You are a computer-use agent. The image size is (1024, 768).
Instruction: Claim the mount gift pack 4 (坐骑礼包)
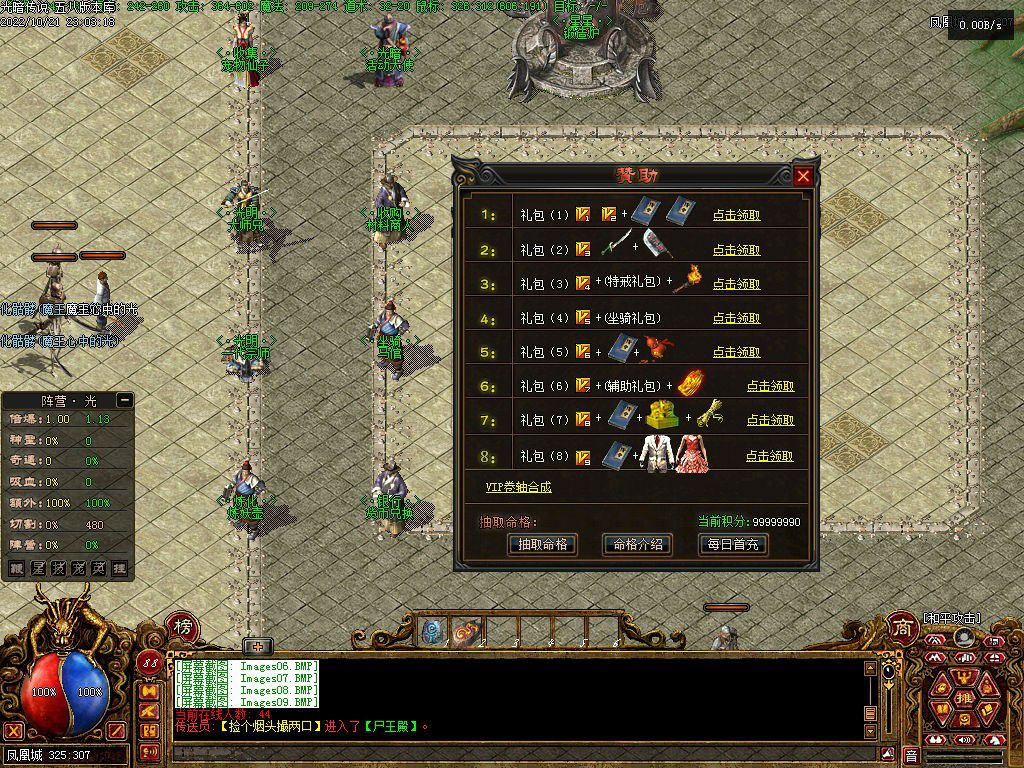[736, 318]
